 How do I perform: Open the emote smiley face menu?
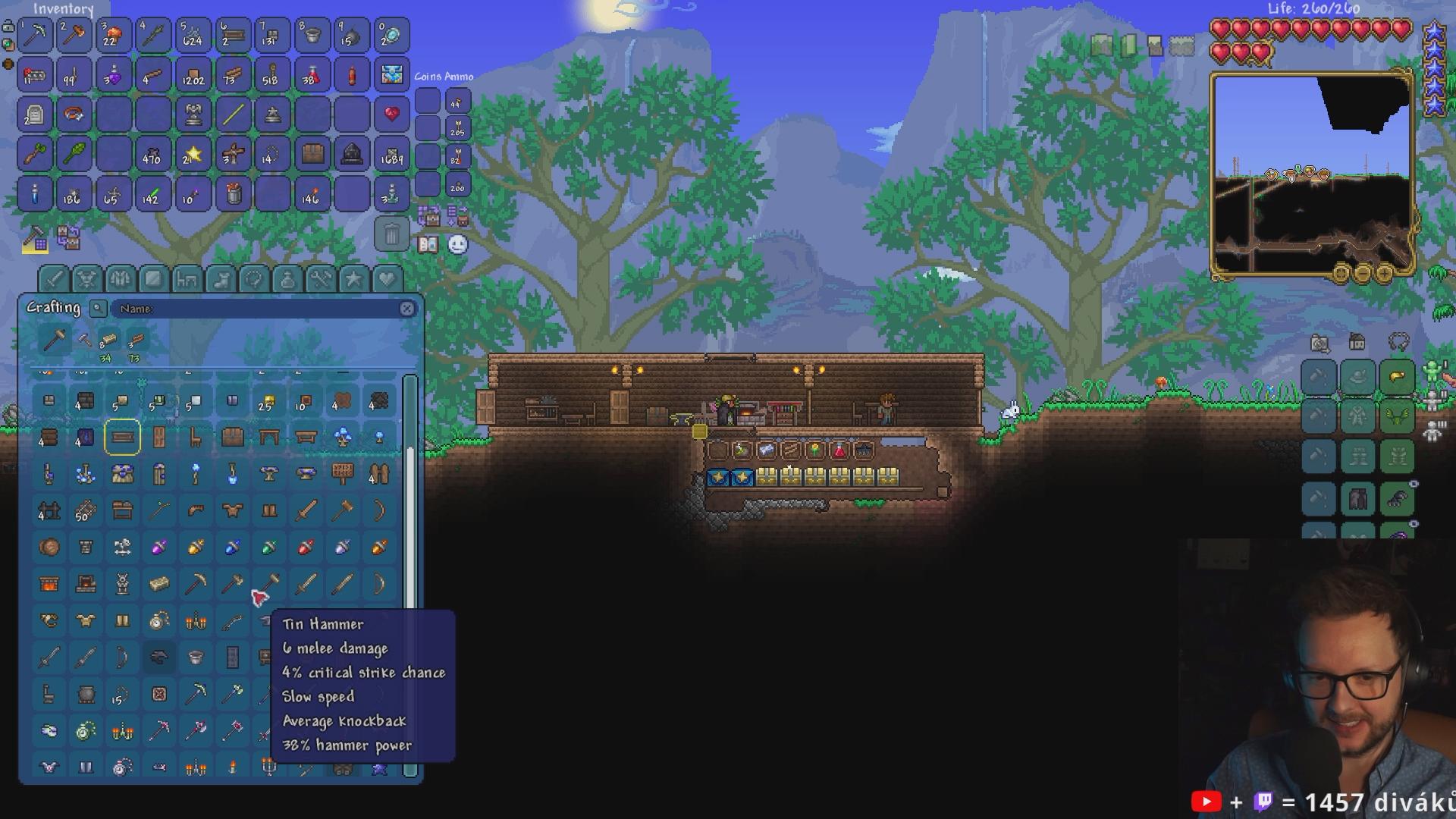tap(458, 244)
